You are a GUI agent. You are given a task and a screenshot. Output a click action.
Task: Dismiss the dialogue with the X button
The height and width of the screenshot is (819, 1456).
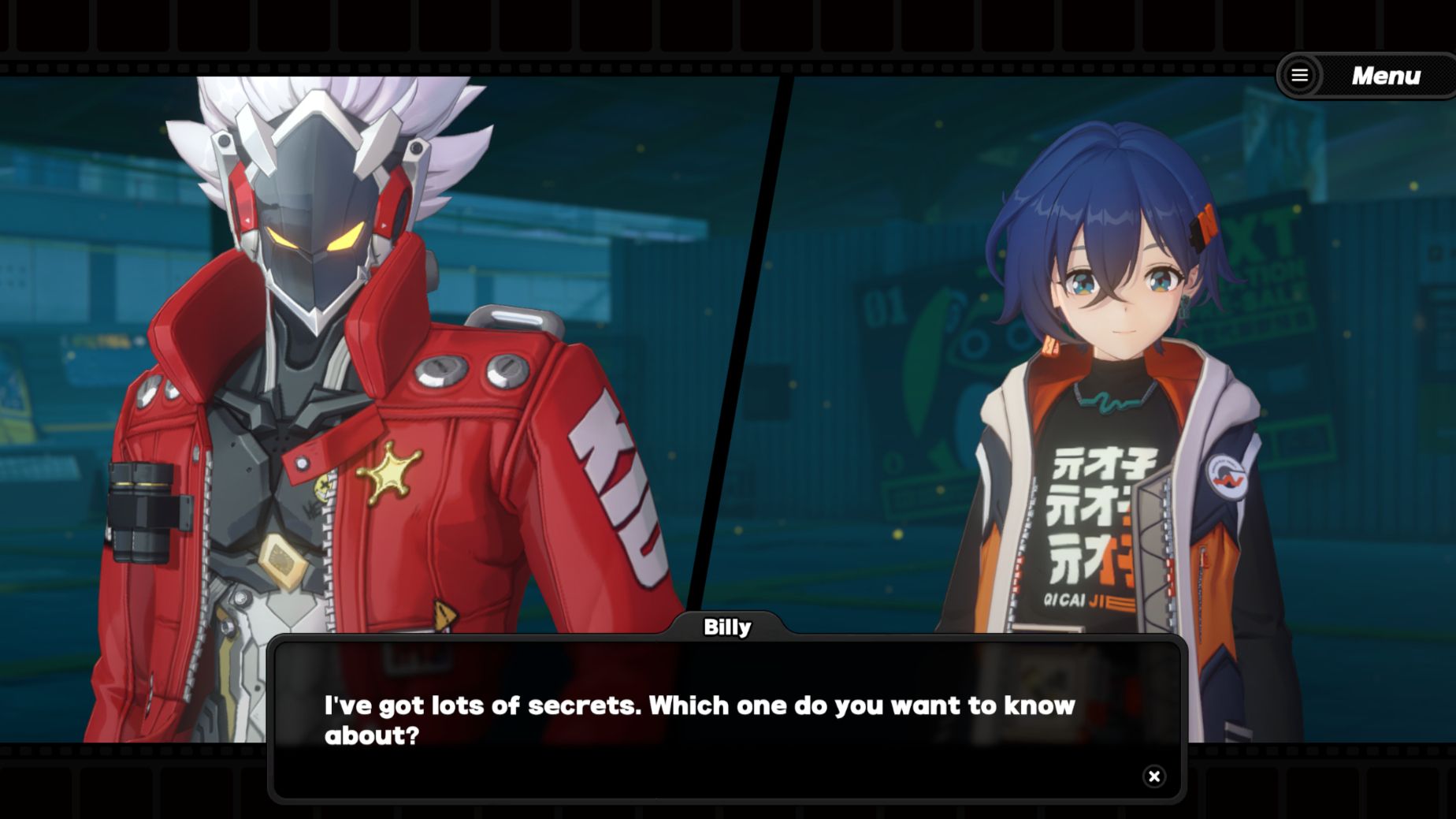[1154, 776]
